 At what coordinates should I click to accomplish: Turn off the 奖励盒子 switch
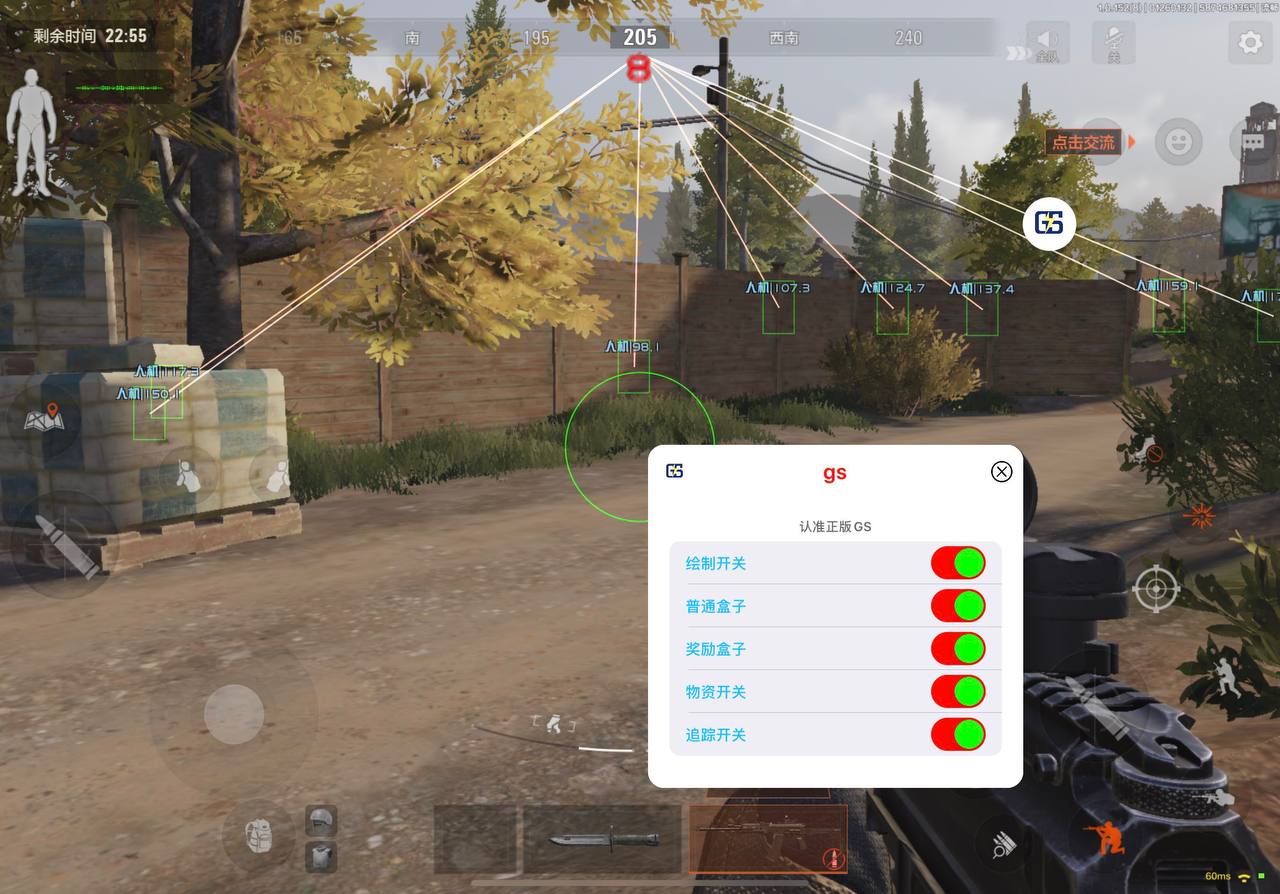coord(957,648)
